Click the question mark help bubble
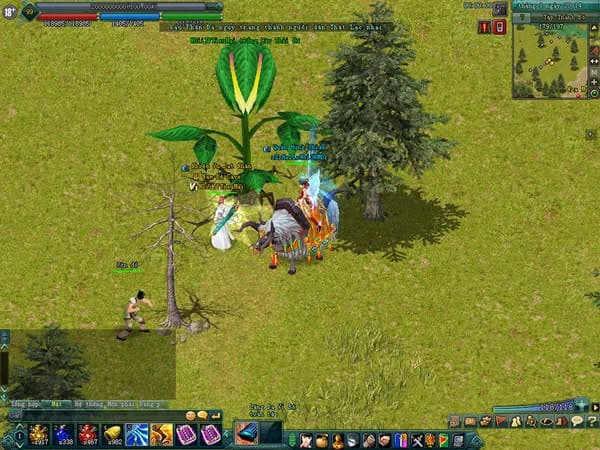The width and height of the screenshot is (600, 450). pyautogui.click(x=577, y=422)
